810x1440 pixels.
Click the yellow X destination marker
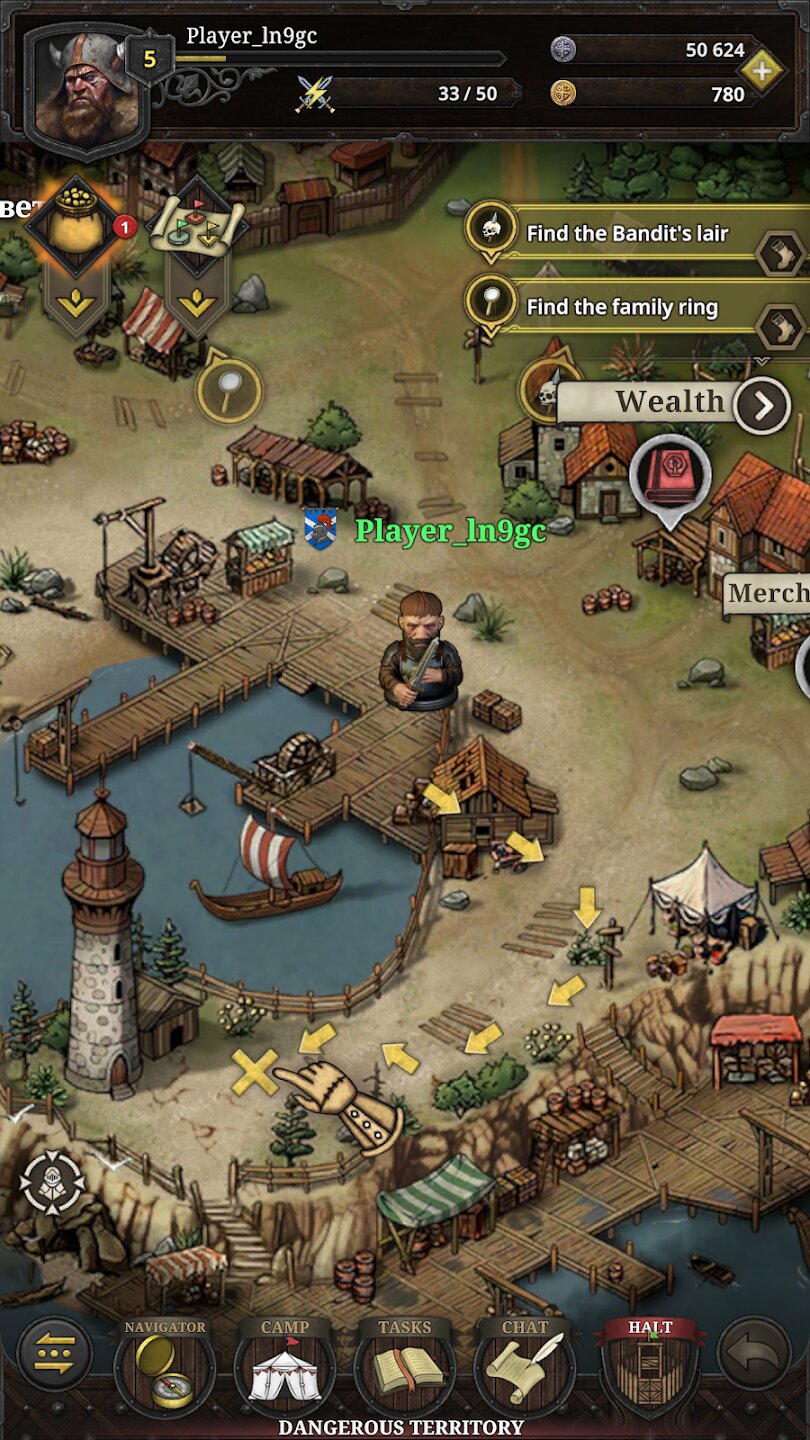[255, 1072]
